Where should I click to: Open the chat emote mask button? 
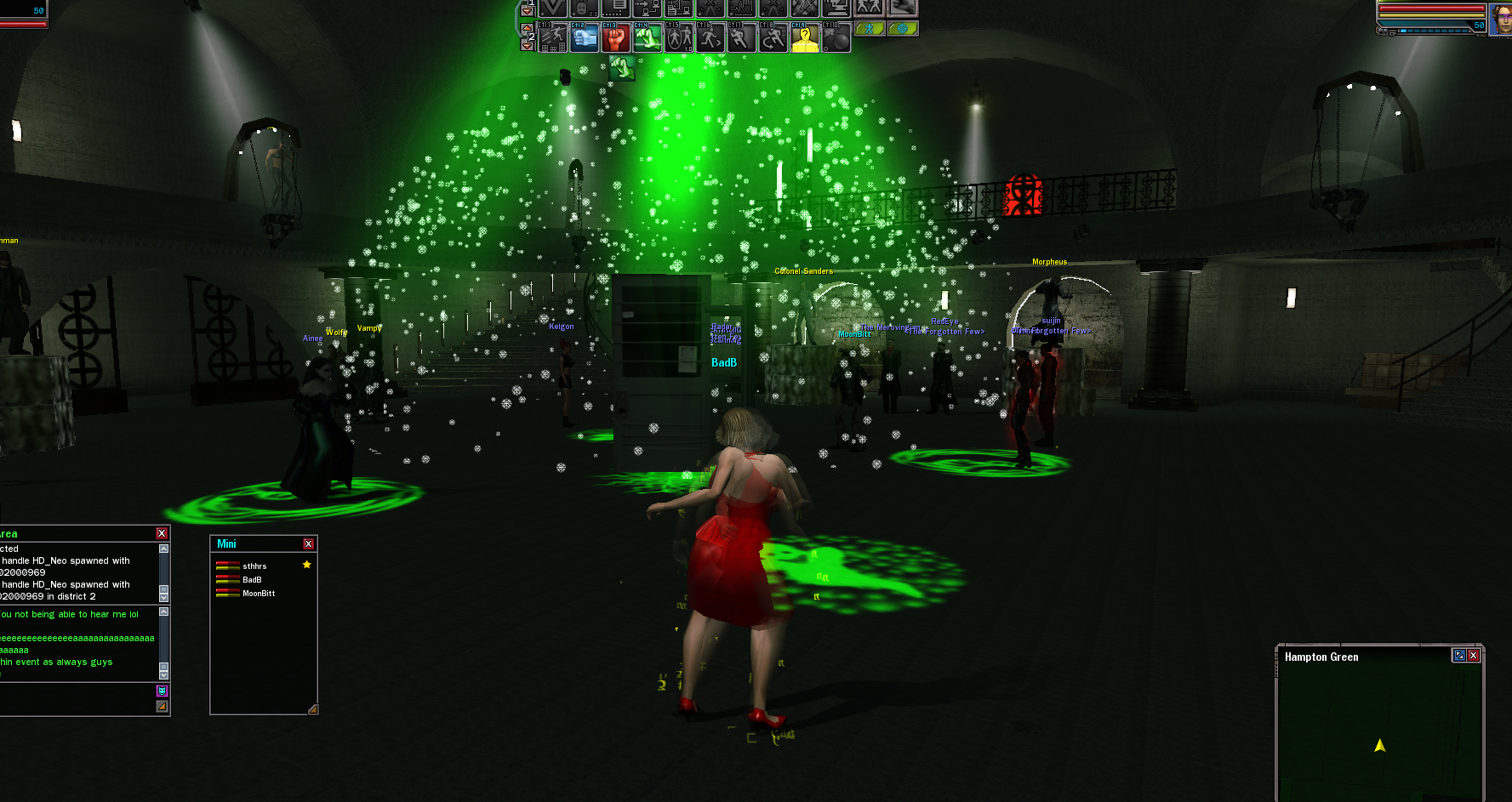pyautogui.click(x=162, y=691)
